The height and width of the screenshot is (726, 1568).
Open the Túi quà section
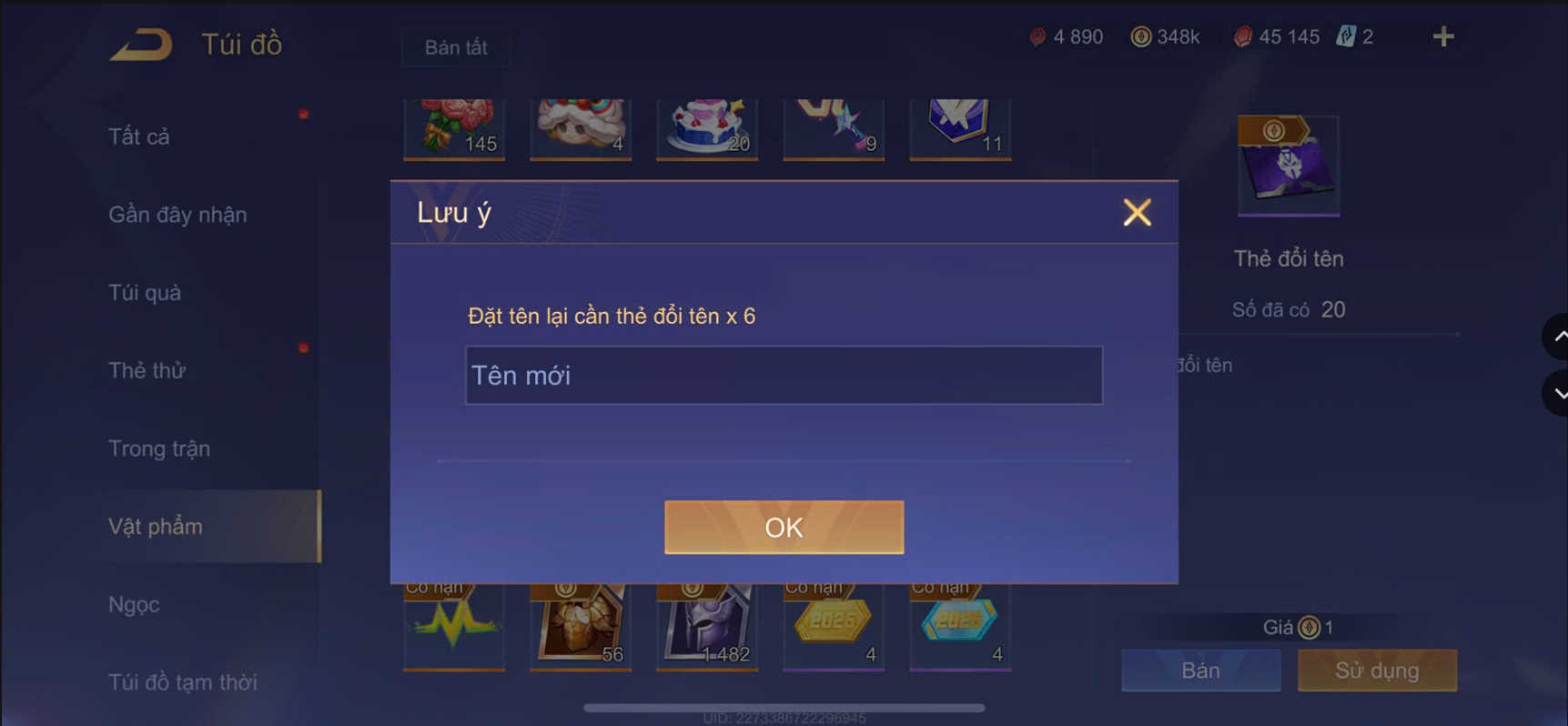click(144, 293)
